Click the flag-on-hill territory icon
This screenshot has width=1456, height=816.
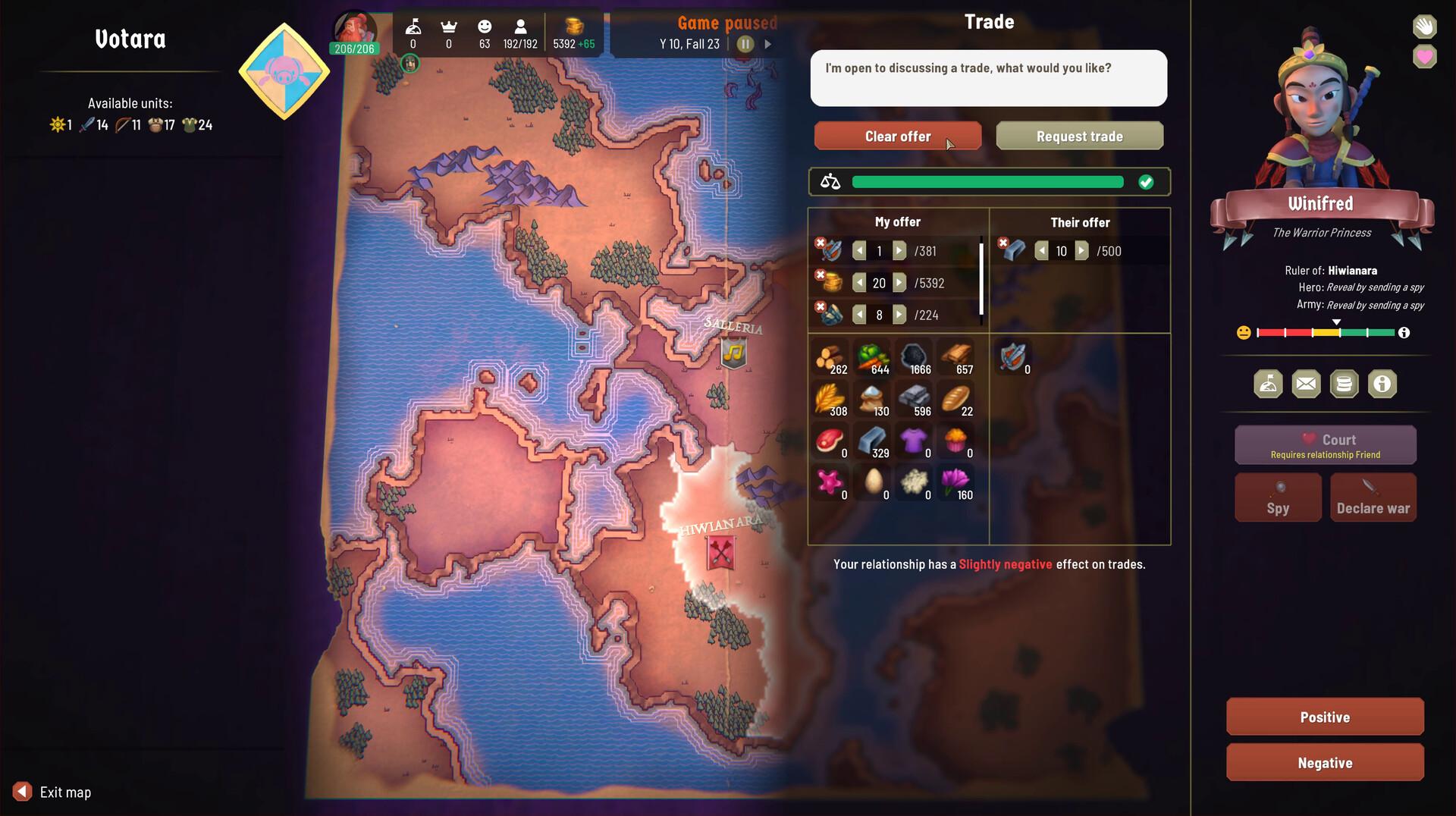[x=1268, y=384]
